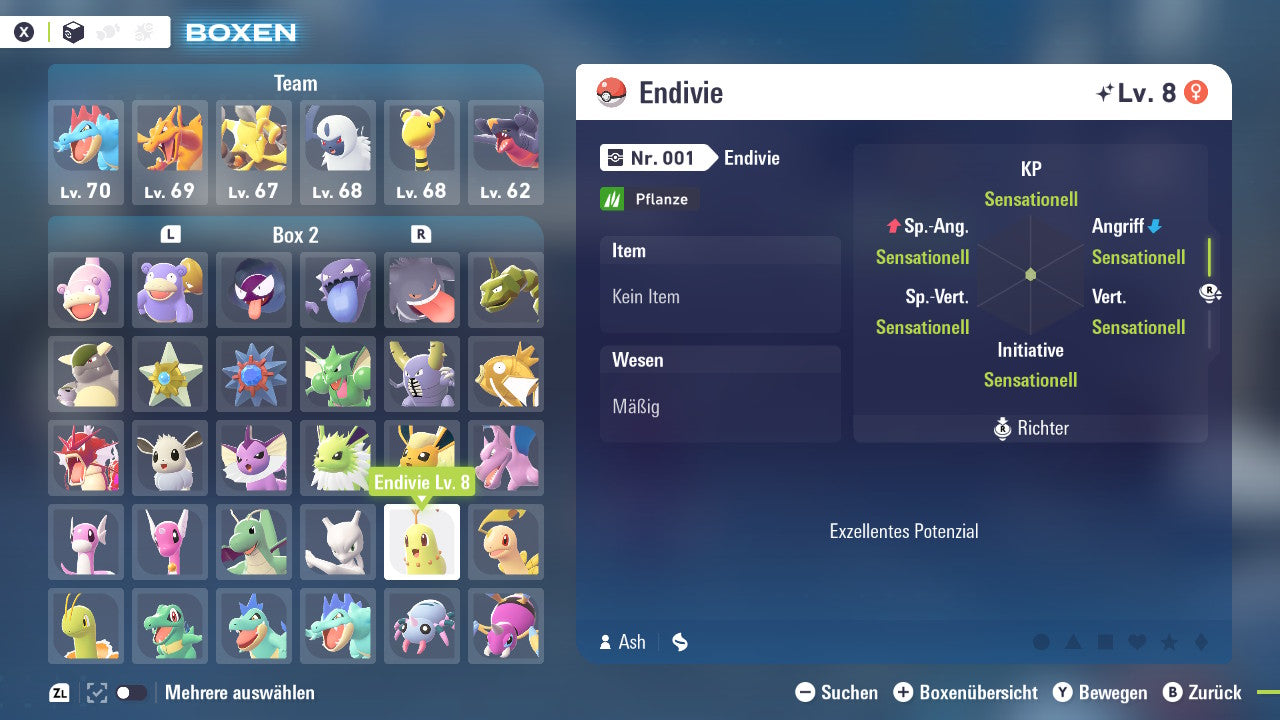Click the origin mark icon next to Ash
Viewport: 1280px width, 720px height.
[680, 642]
